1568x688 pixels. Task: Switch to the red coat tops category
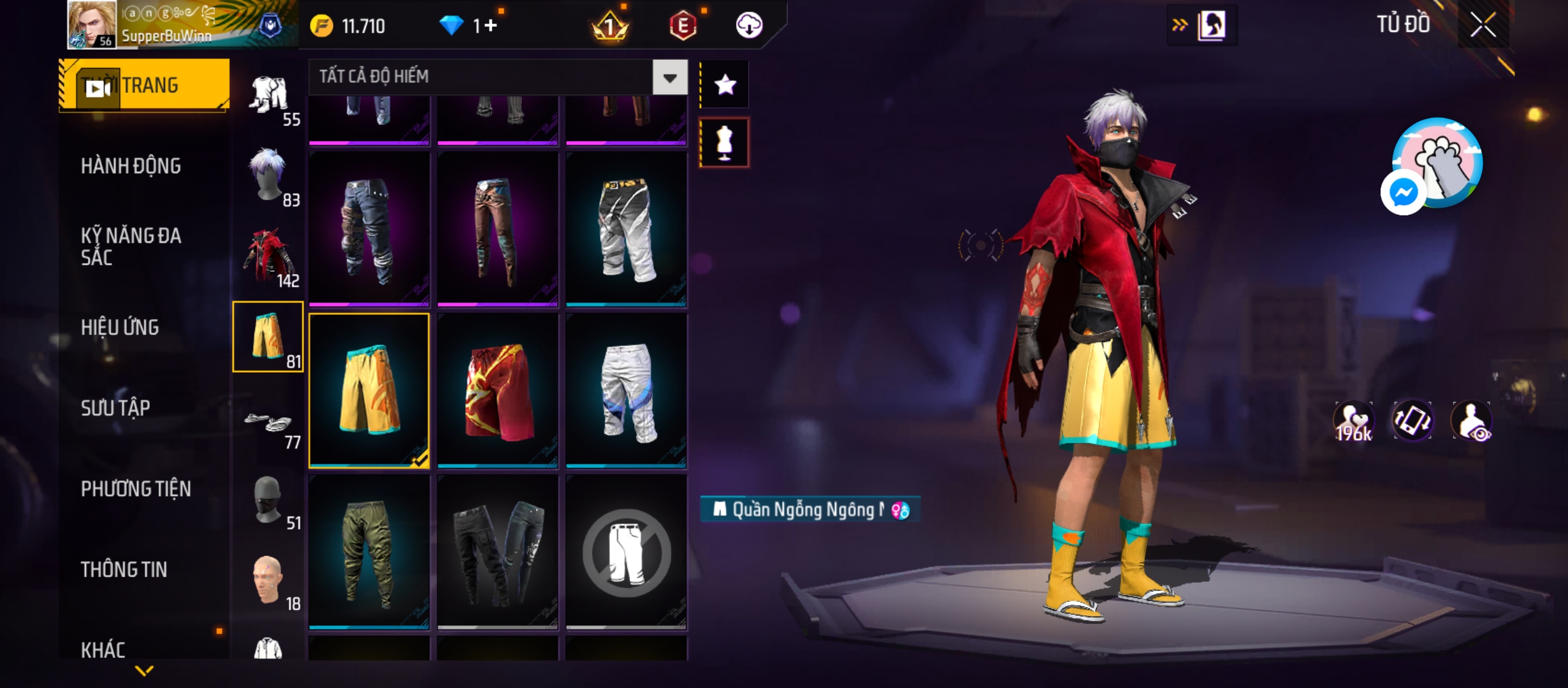coord(268,257)
